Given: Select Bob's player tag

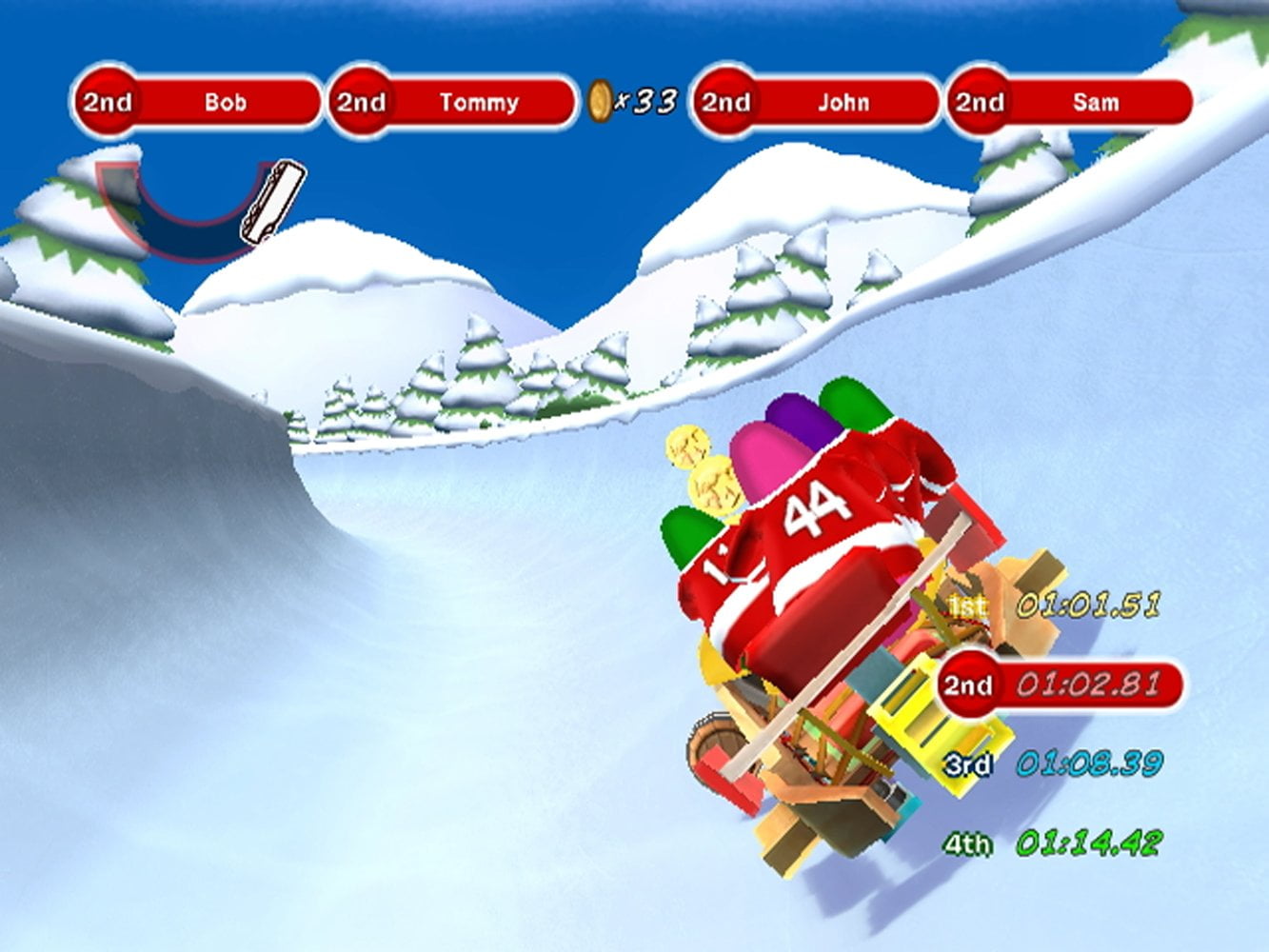Looking at the screenshot, I should click(198, 103).
